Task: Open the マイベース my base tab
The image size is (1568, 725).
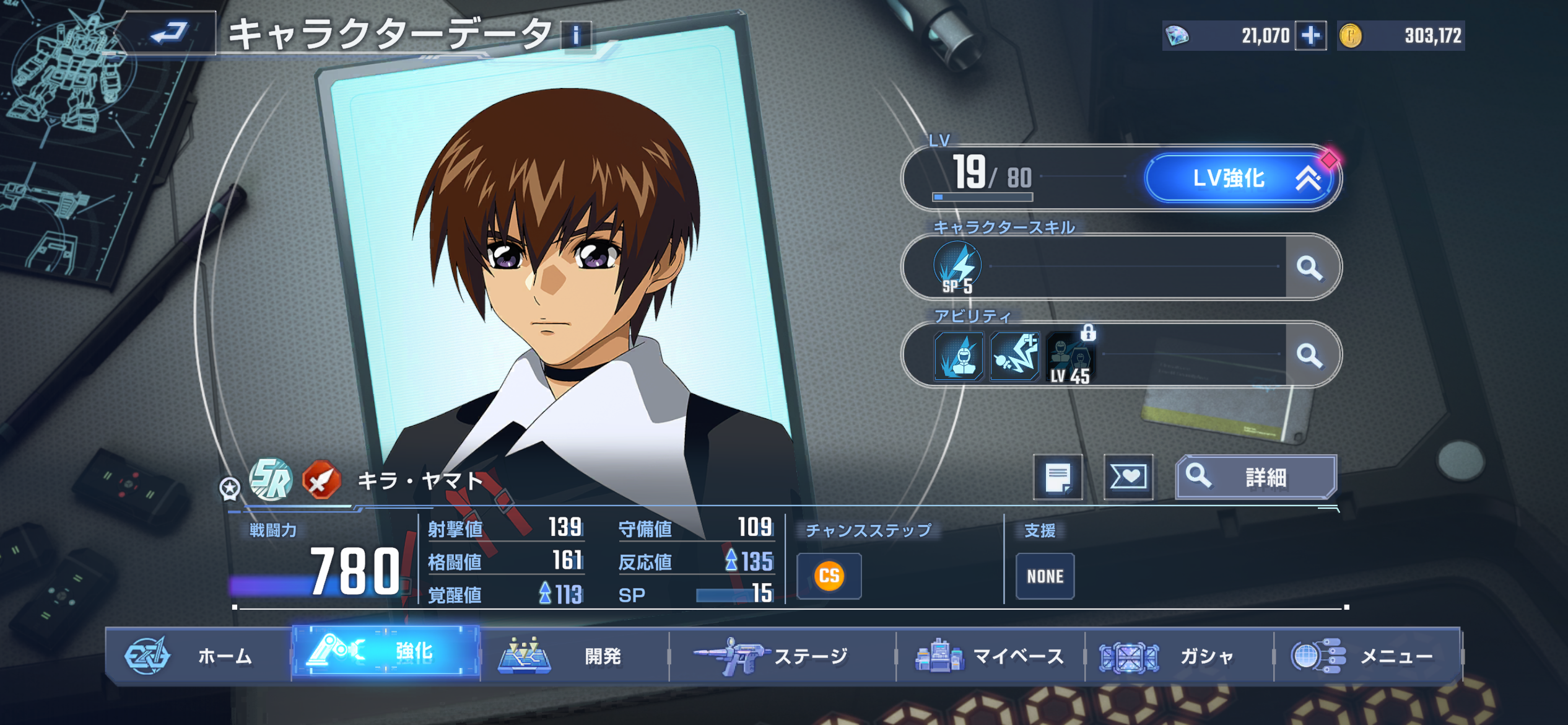Action: 990,656
